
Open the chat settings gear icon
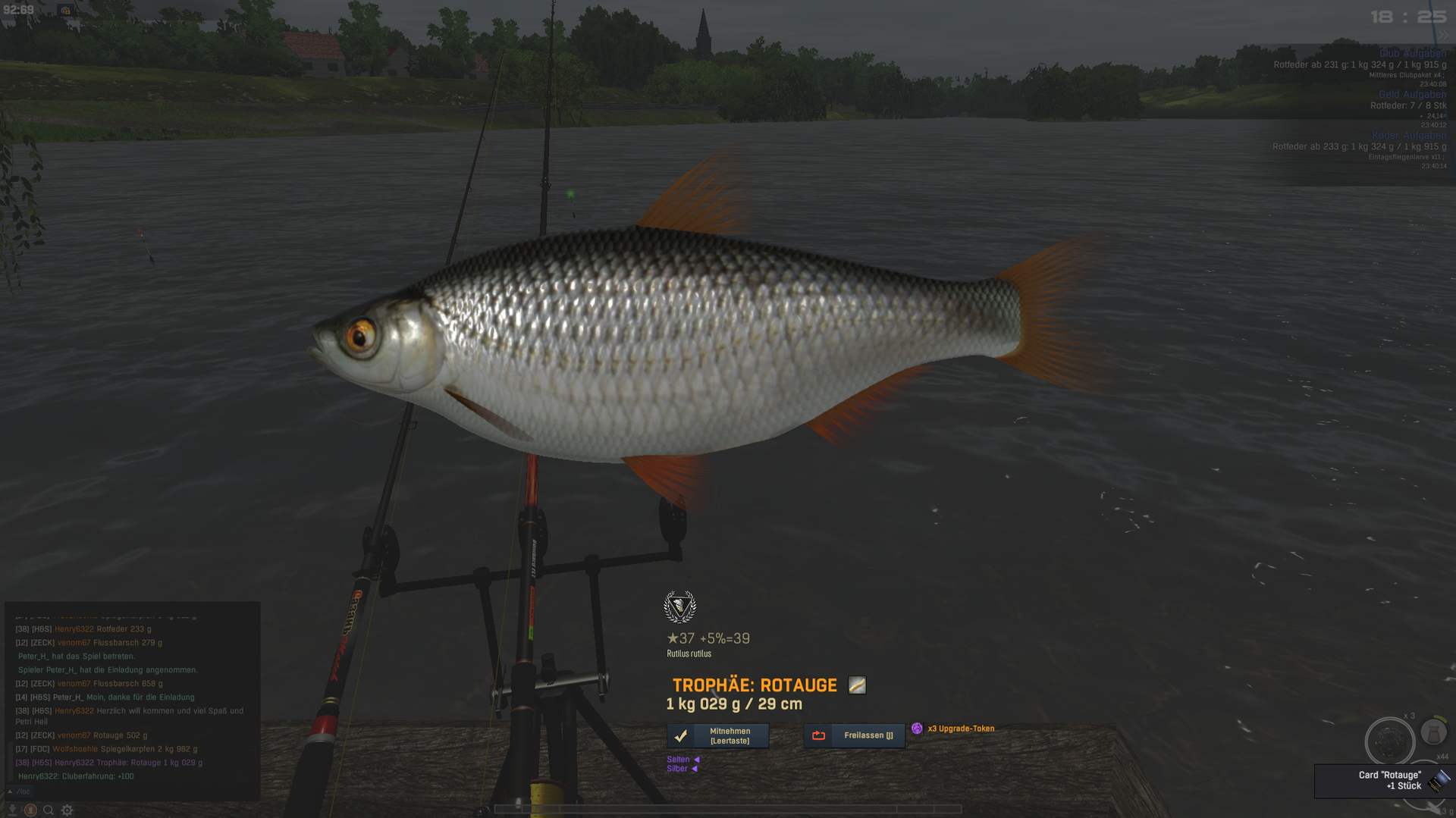pyautogui.click(x=67, y=810)
